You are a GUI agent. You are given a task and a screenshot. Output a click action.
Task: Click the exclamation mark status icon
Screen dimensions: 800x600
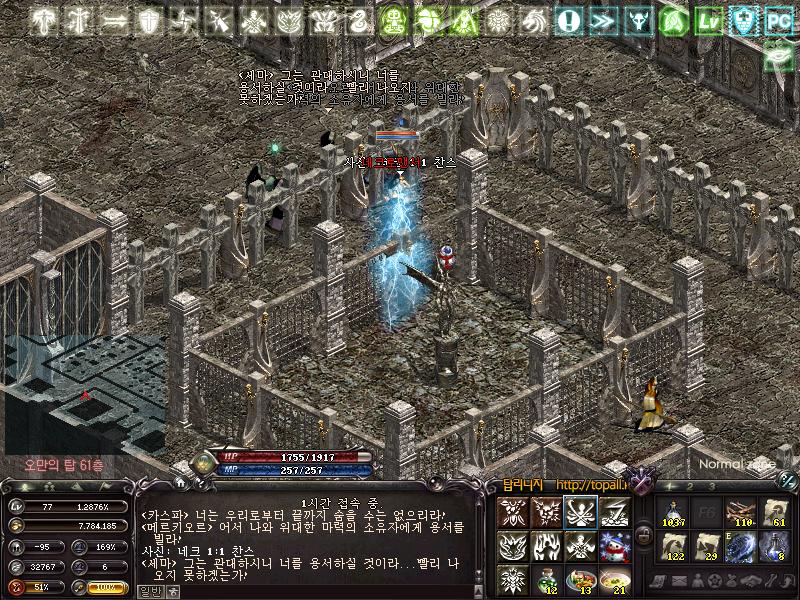coord(569,19)
